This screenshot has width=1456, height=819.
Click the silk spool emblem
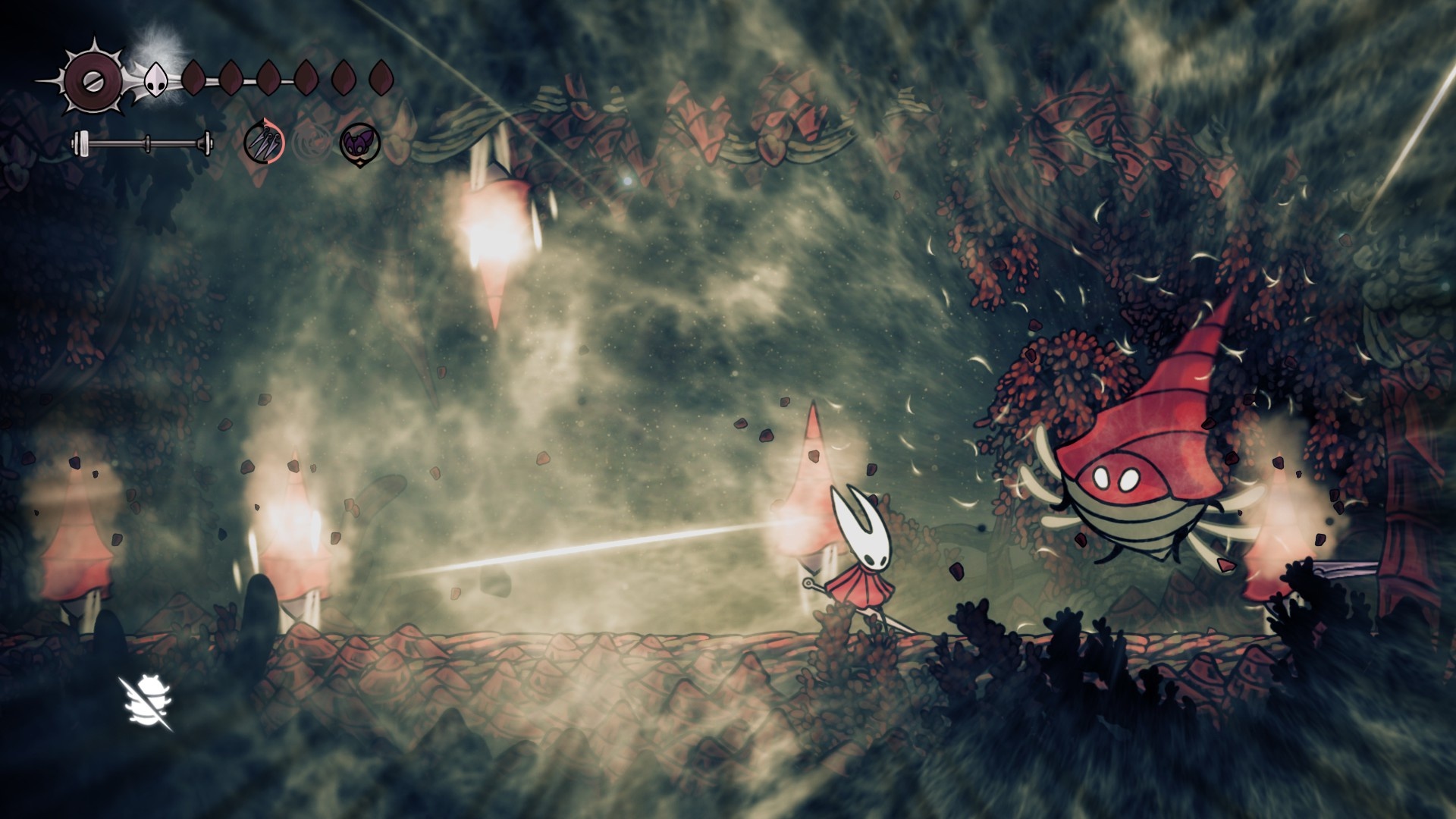(91, 78)
